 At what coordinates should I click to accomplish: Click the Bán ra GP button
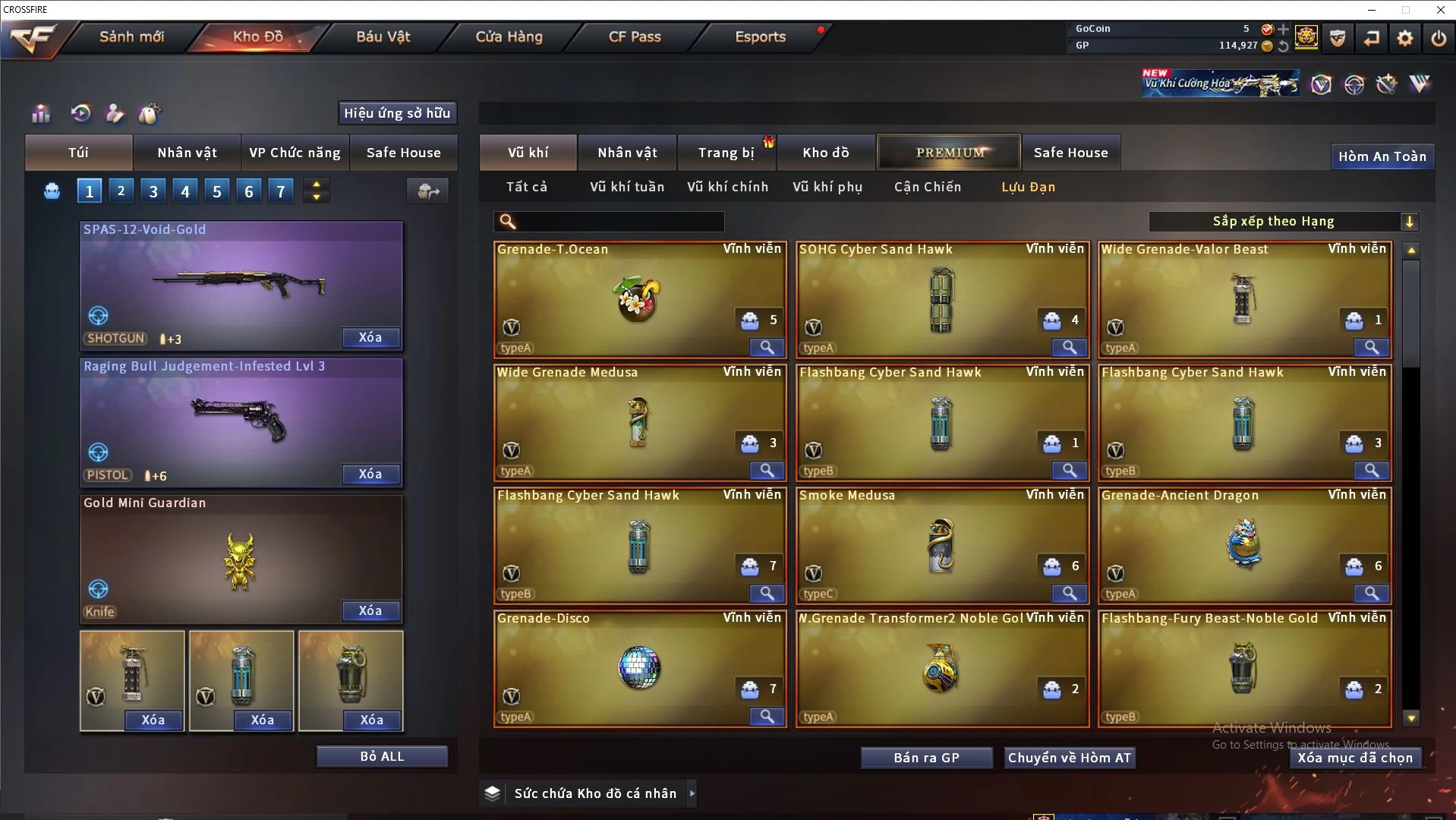click(x=926, y=758)
